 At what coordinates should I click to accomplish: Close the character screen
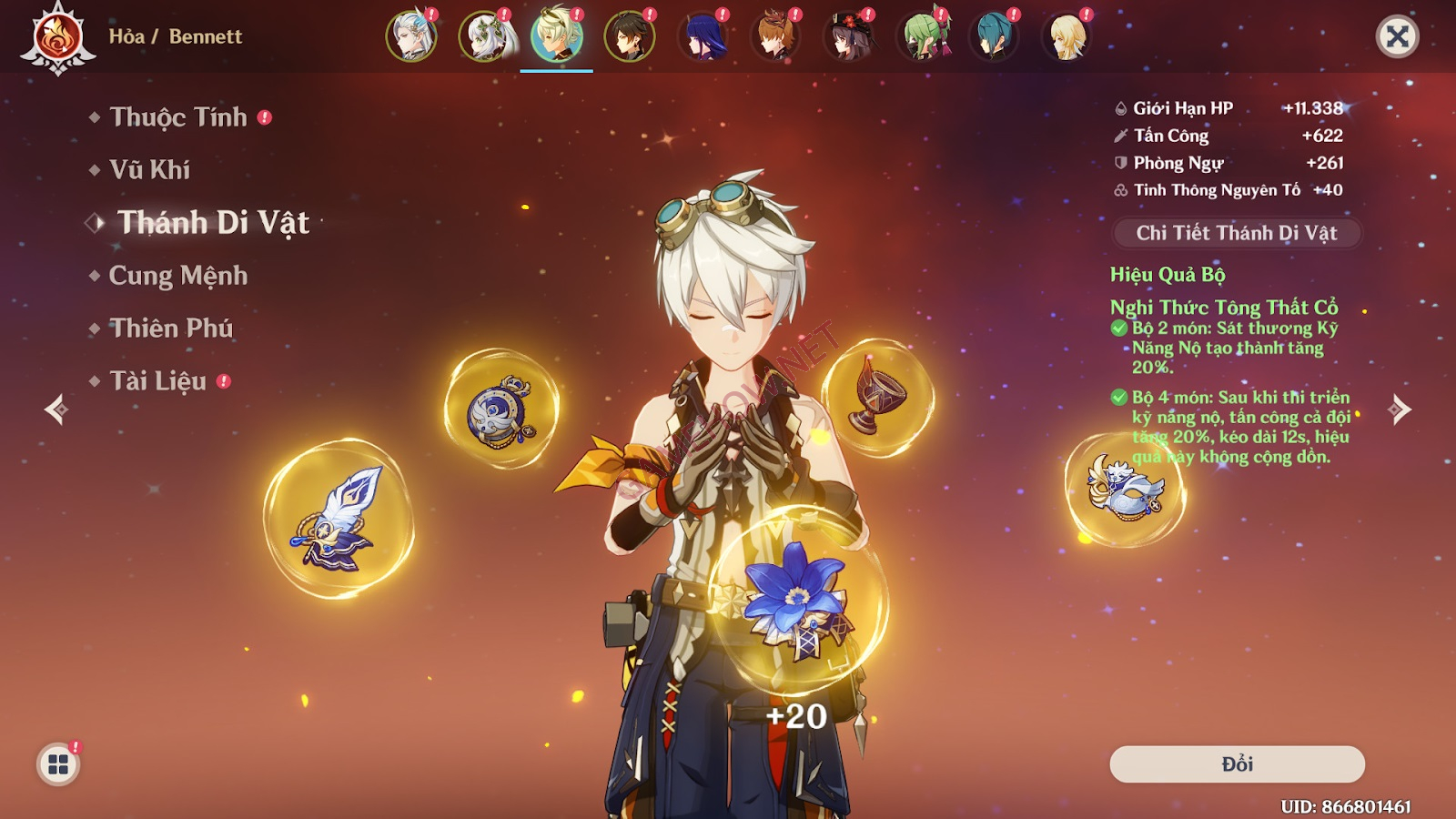1397,36
